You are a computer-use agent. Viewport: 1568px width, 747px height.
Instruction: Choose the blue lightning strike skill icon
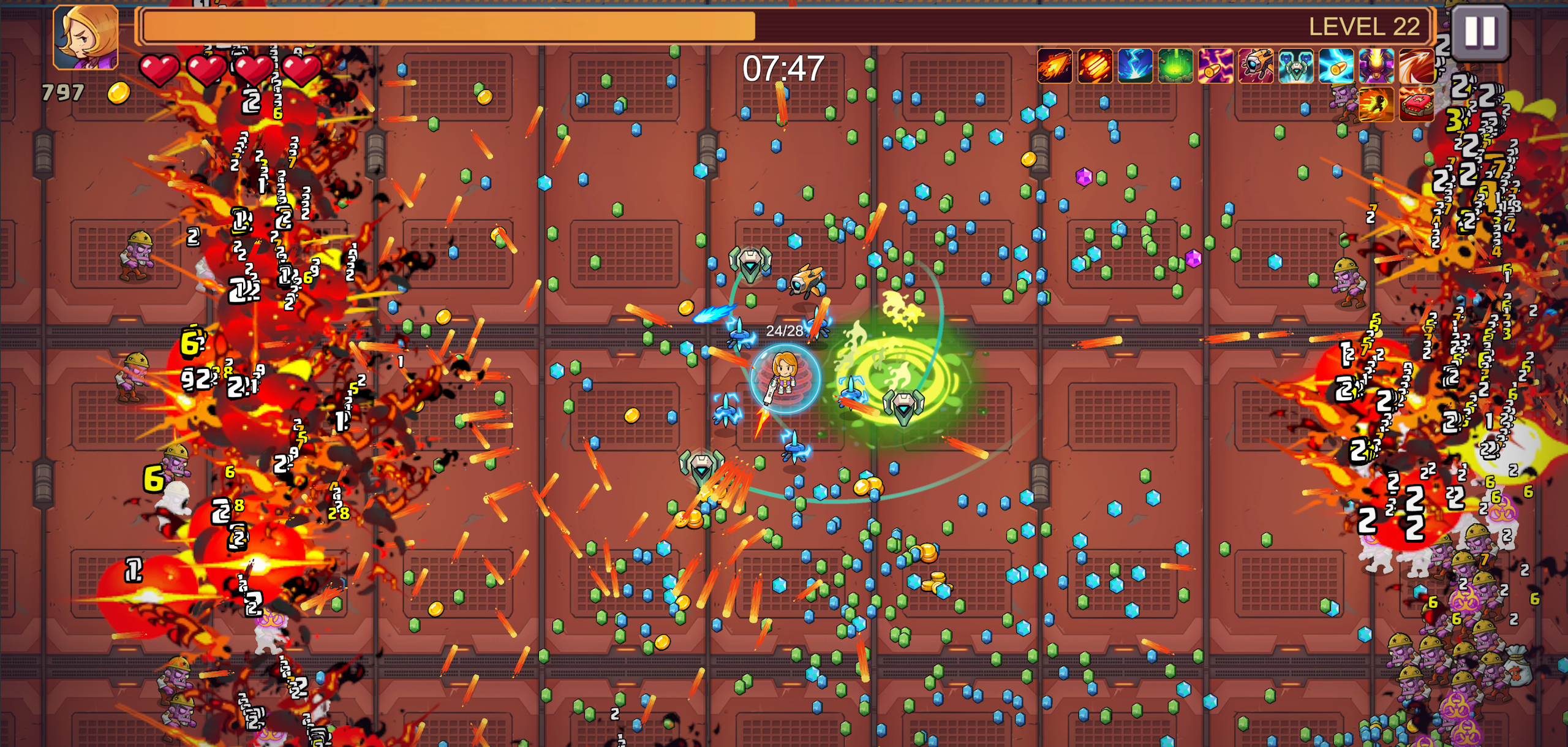point(1135,66)
